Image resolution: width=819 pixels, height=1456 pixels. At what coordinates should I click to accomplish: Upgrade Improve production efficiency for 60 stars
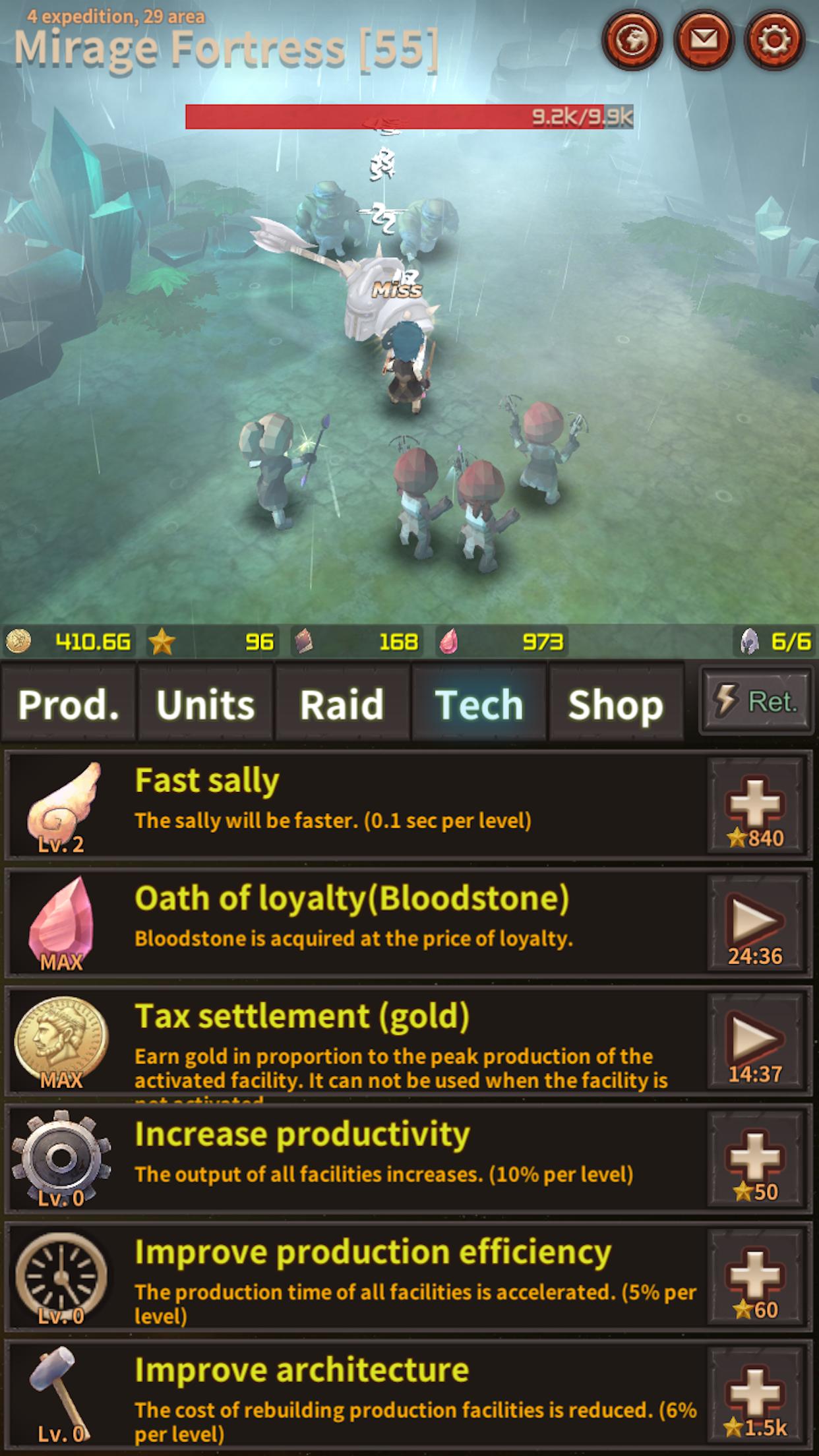[756, 1277]
